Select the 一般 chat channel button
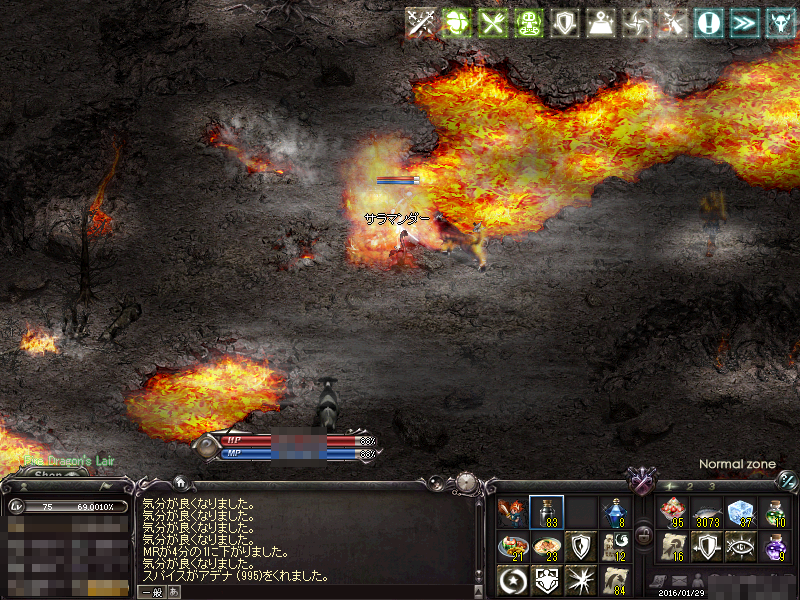The height and width of the screenshot is (600, 800). click(x=151, y=592)
